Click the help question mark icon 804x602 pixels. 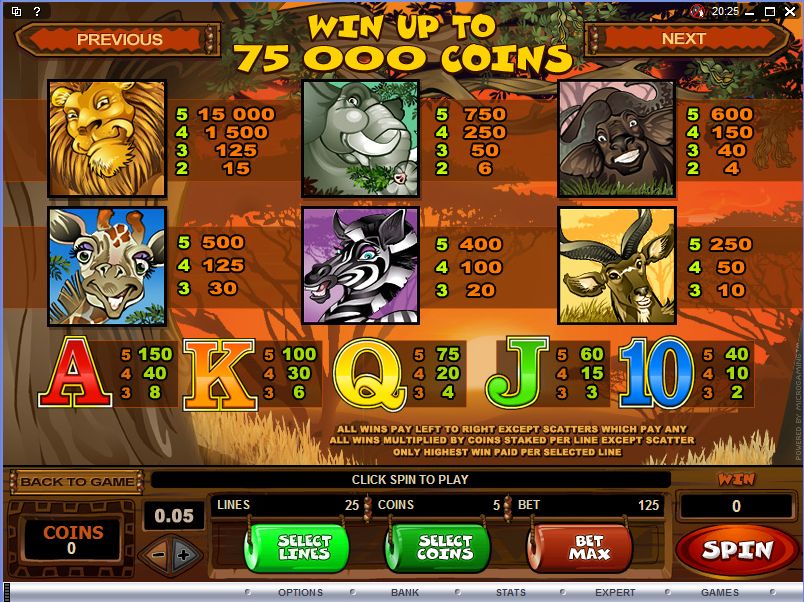click(x=38, y=11)
